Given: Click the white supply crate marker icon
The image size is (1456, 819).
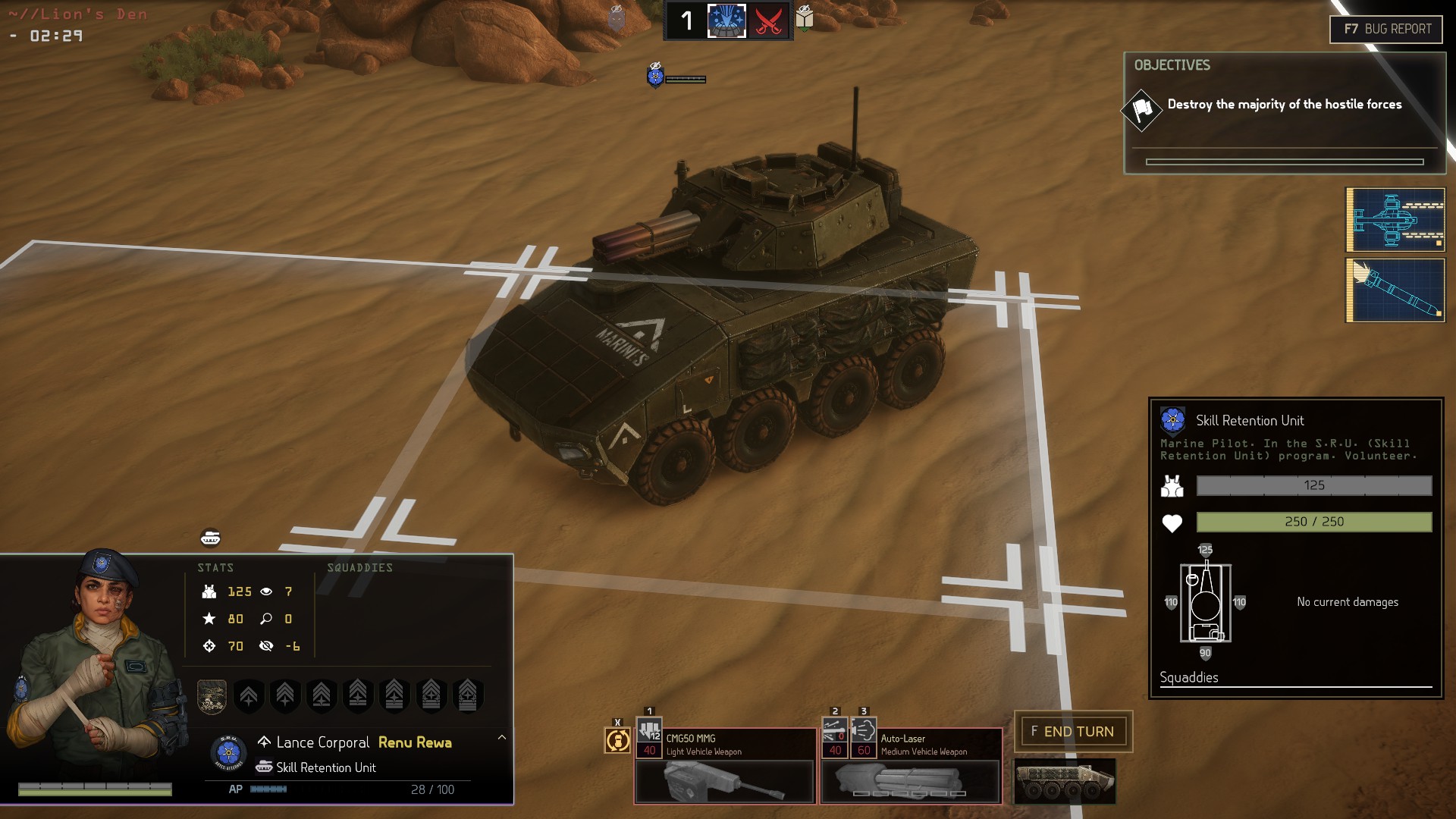Looking at the screenshot, I should pyautogui.click(x=805, y=17).
